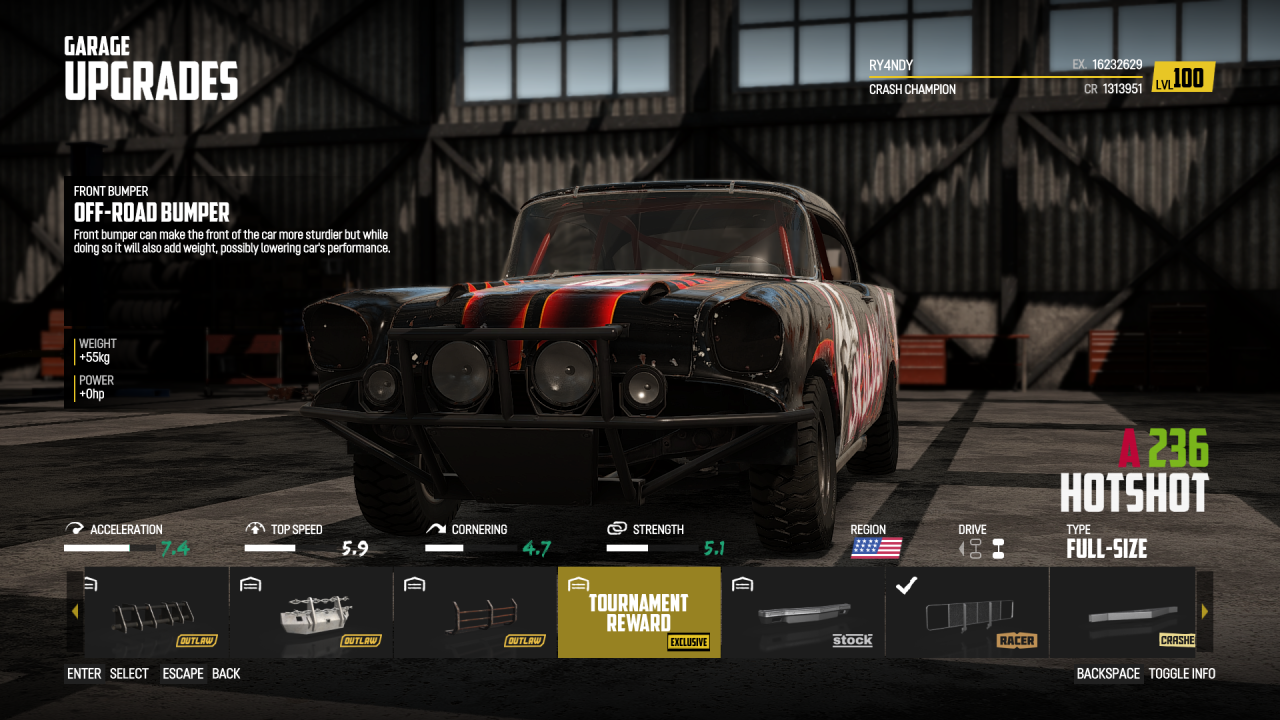The width and height of the screenshot is (1280, 720).
Task: Pick the Crasher bumper at the strip's end
Action: (1122, 612)
